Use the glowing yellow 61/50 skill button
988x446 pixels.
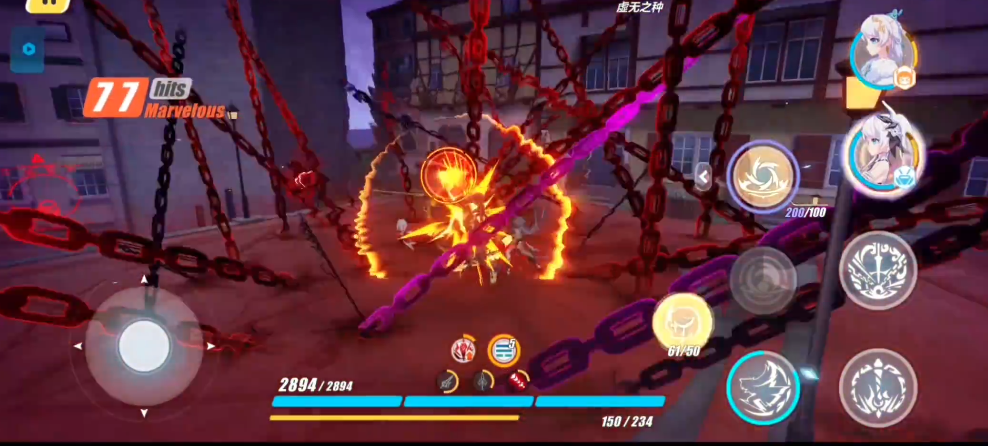click(684, 320)
